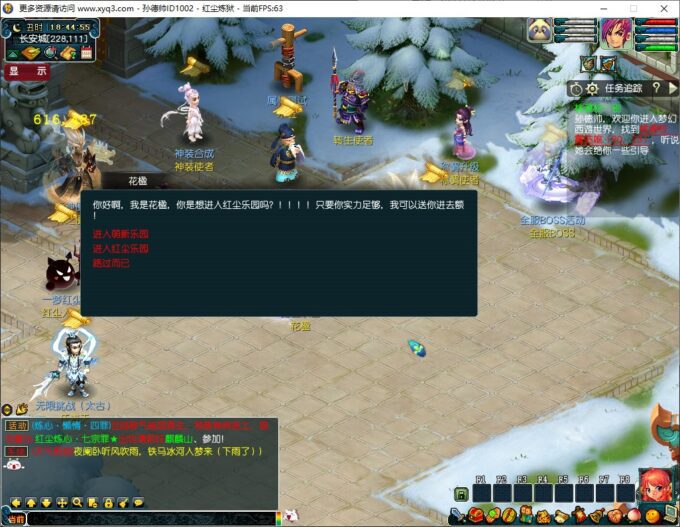Screen dimensions: 680x527
Task: Click the chat magnifier search button
Action: 77,501
